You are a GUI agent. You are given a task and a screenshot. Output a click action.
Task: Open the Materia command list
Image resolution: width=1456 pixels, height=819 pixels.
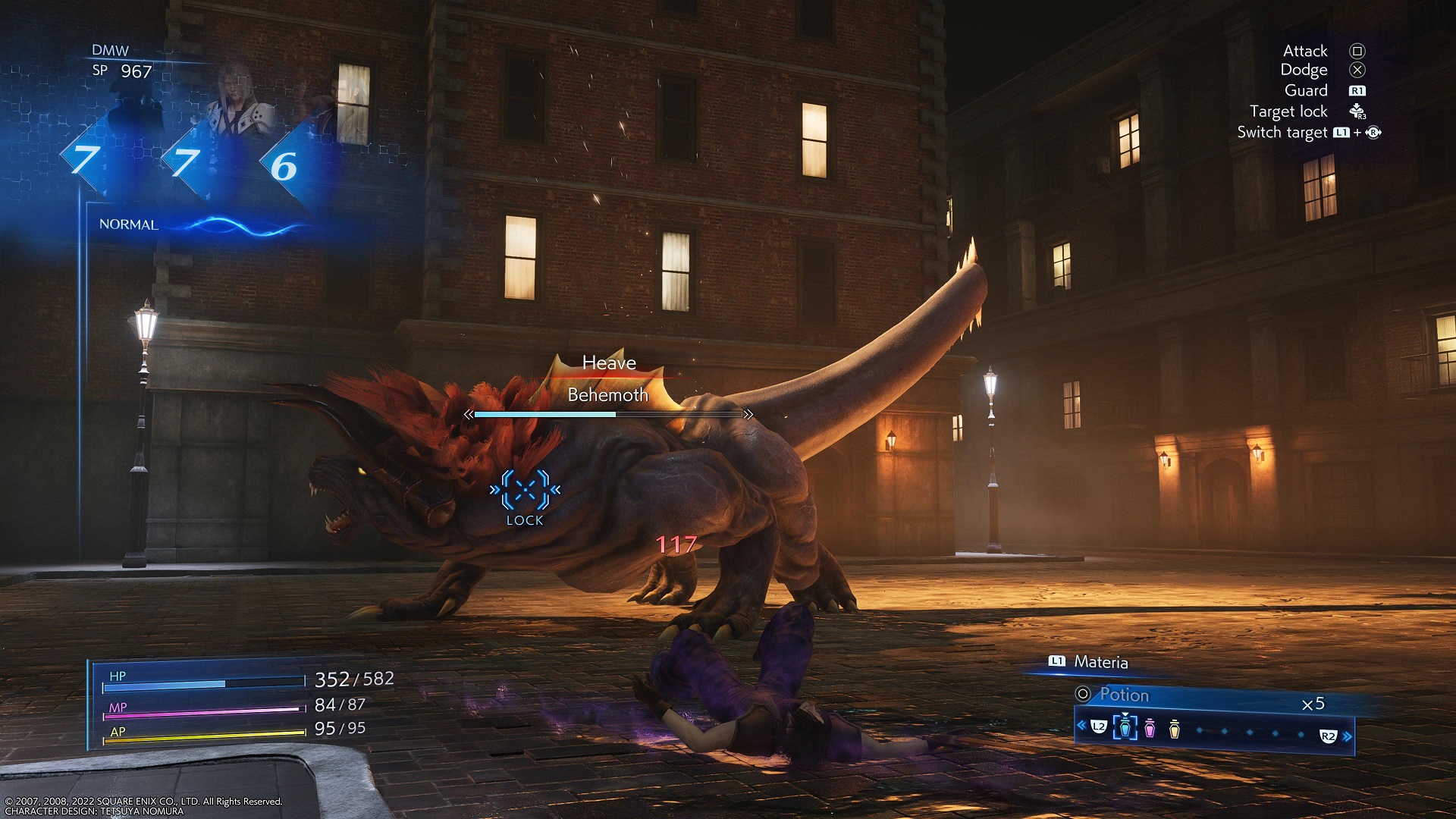(x=1100, y=662)
